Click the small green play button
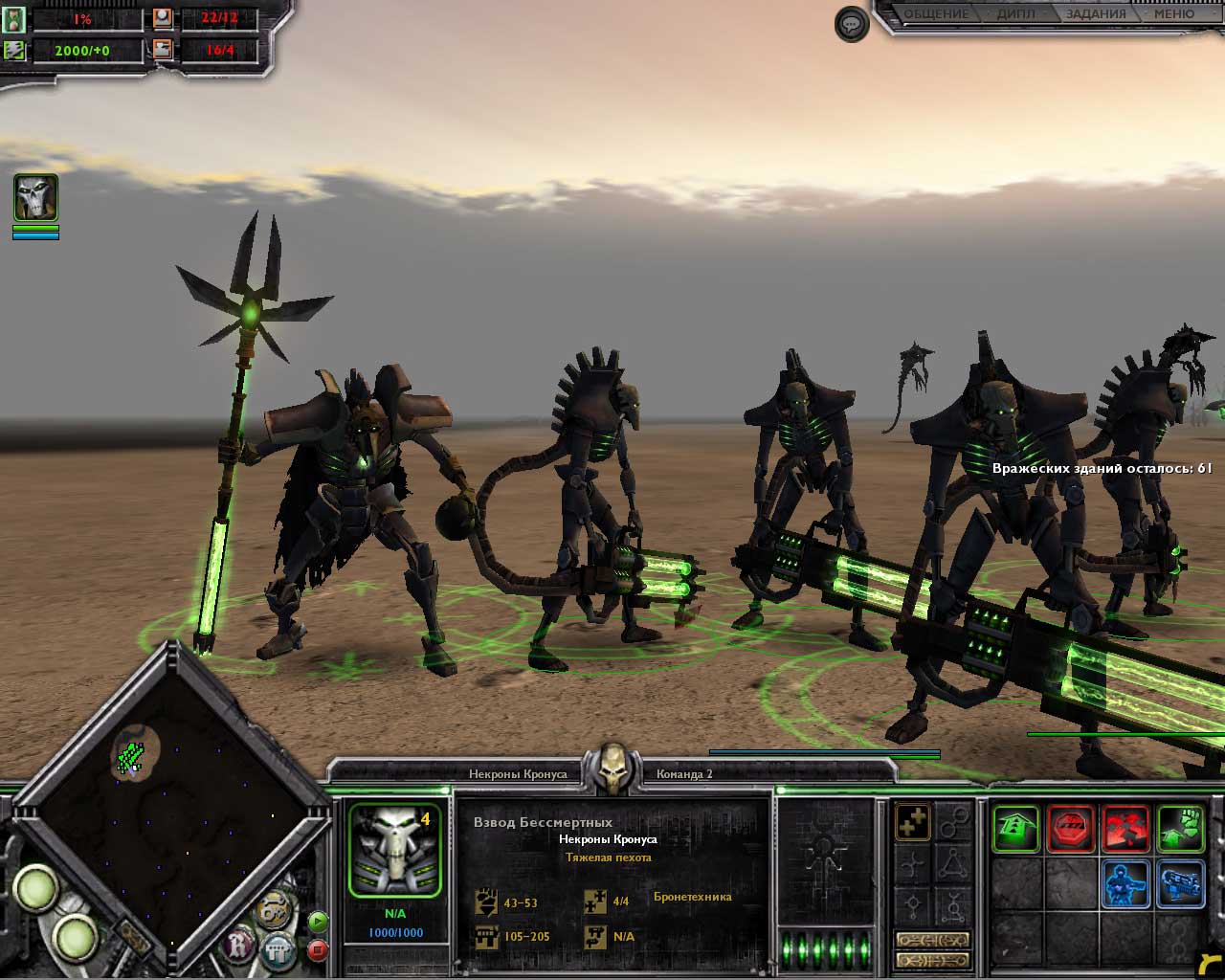 coord(319,922)
